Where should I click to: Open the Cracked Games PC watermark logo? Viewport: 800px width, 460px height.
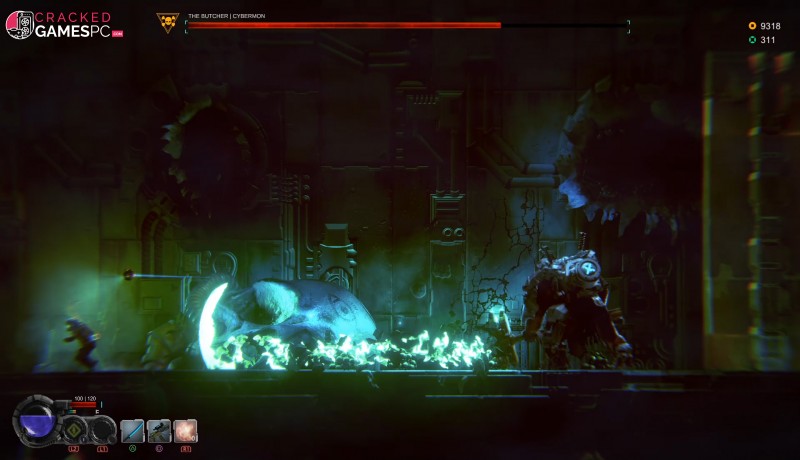point(58,25)
